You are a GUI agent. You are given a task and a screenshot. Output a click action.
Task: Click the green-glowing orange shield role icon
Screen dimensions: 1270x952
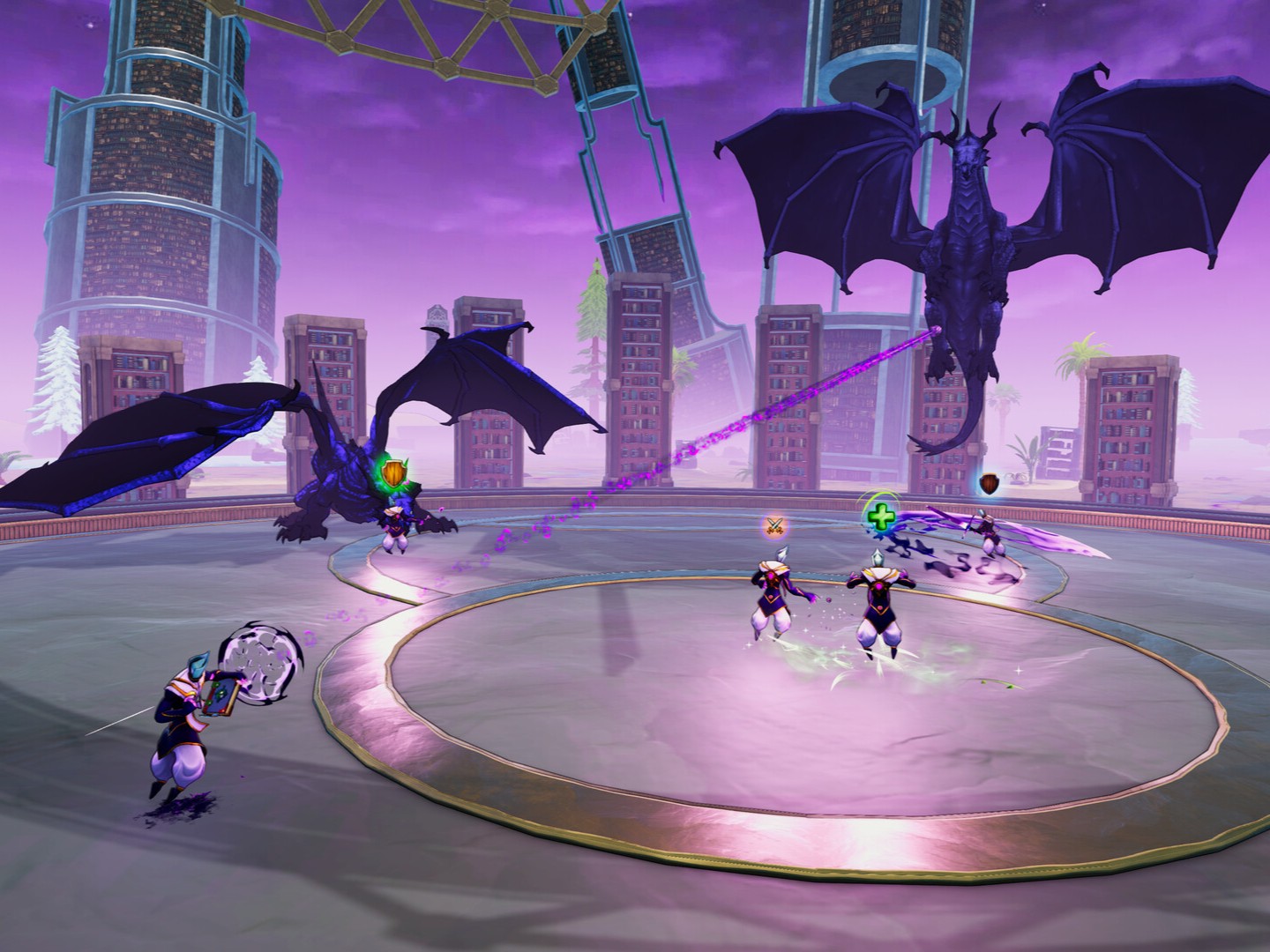coord(394,475)
